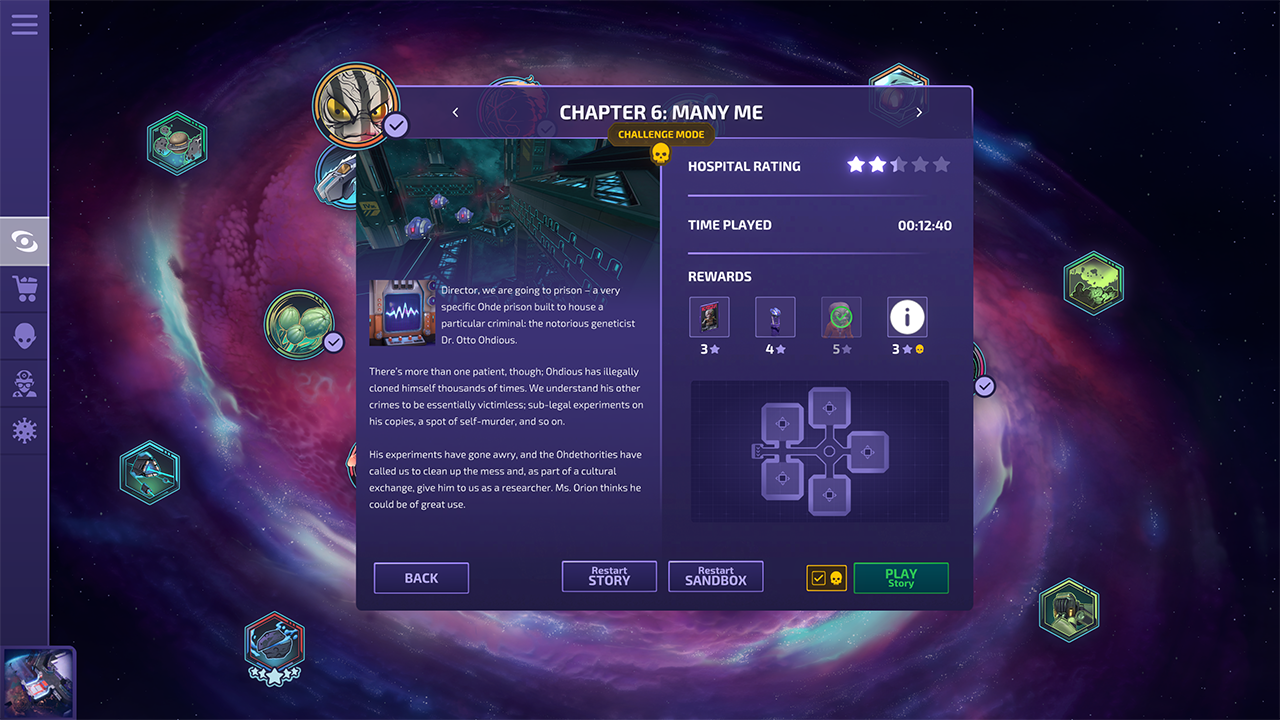Image resolution: width=1280 pixels, height=720 pixels.
Task: Click the 4-star reward item icon
Action: click(775, 316)
